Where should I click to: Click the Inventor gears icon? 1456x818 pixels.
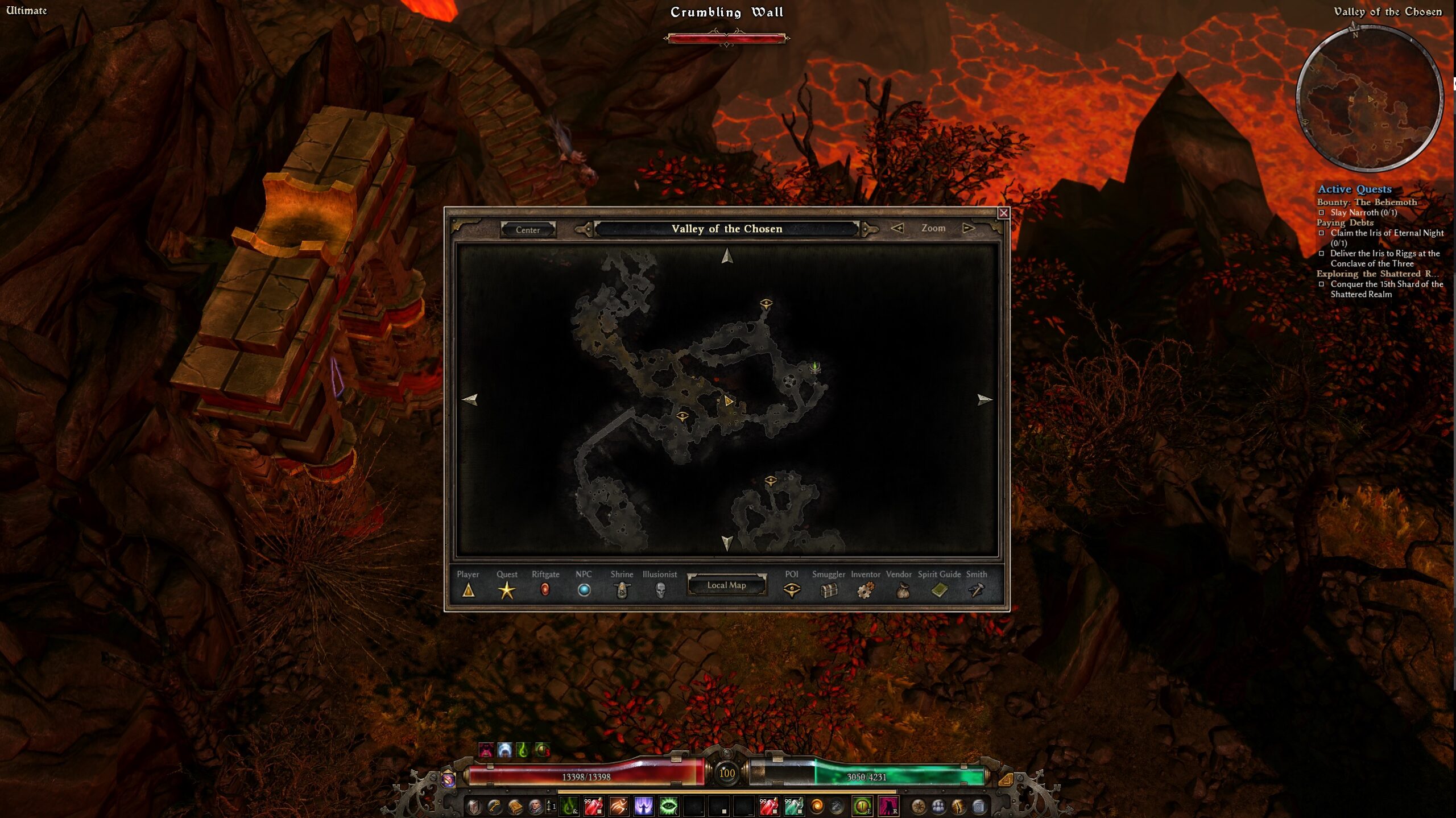tap(866, 590)
